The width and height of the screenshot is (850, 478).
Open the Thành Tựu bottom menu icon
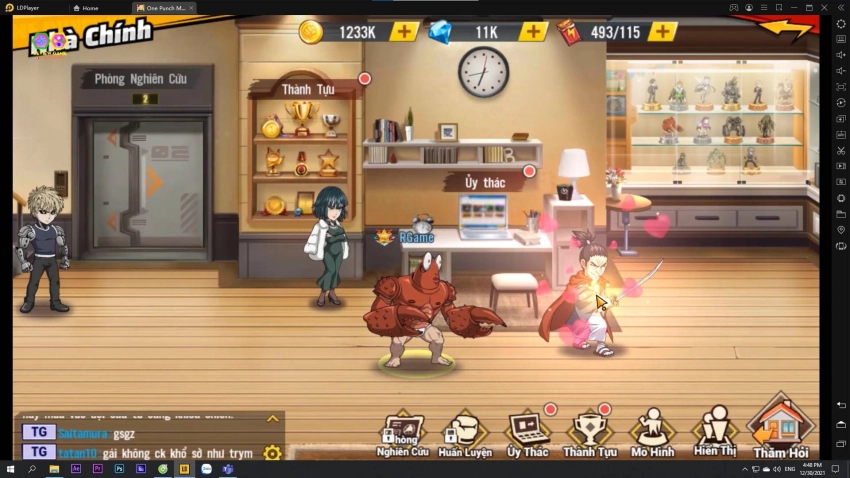(589, 434)
